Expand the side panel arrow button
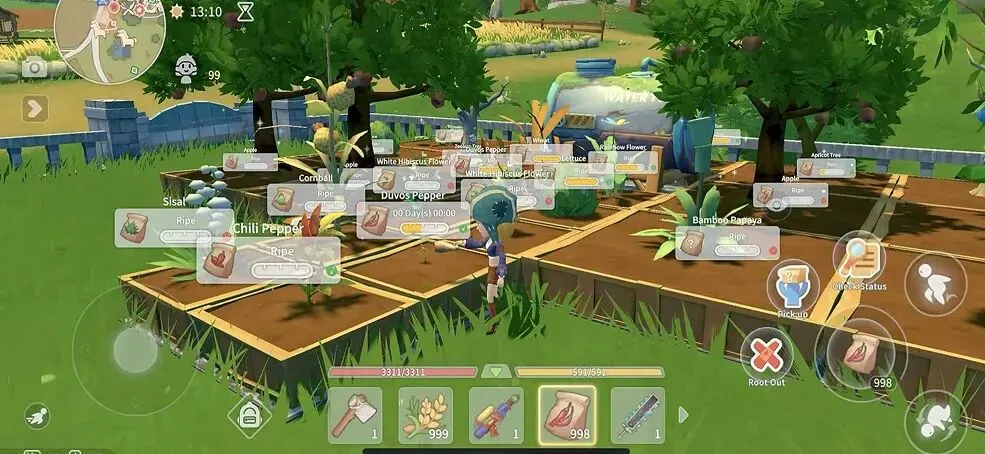 (x=35, y=107)
